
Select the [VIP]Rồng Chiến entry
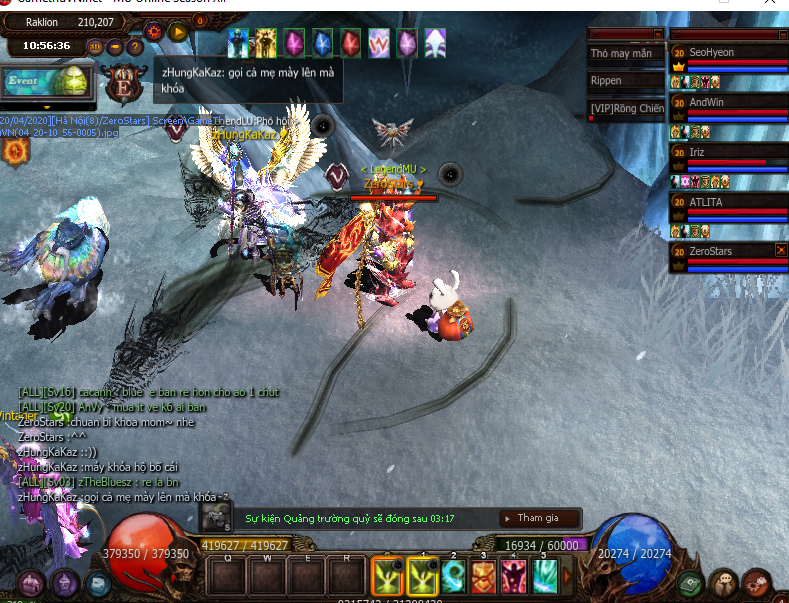(x=626, y=109)
